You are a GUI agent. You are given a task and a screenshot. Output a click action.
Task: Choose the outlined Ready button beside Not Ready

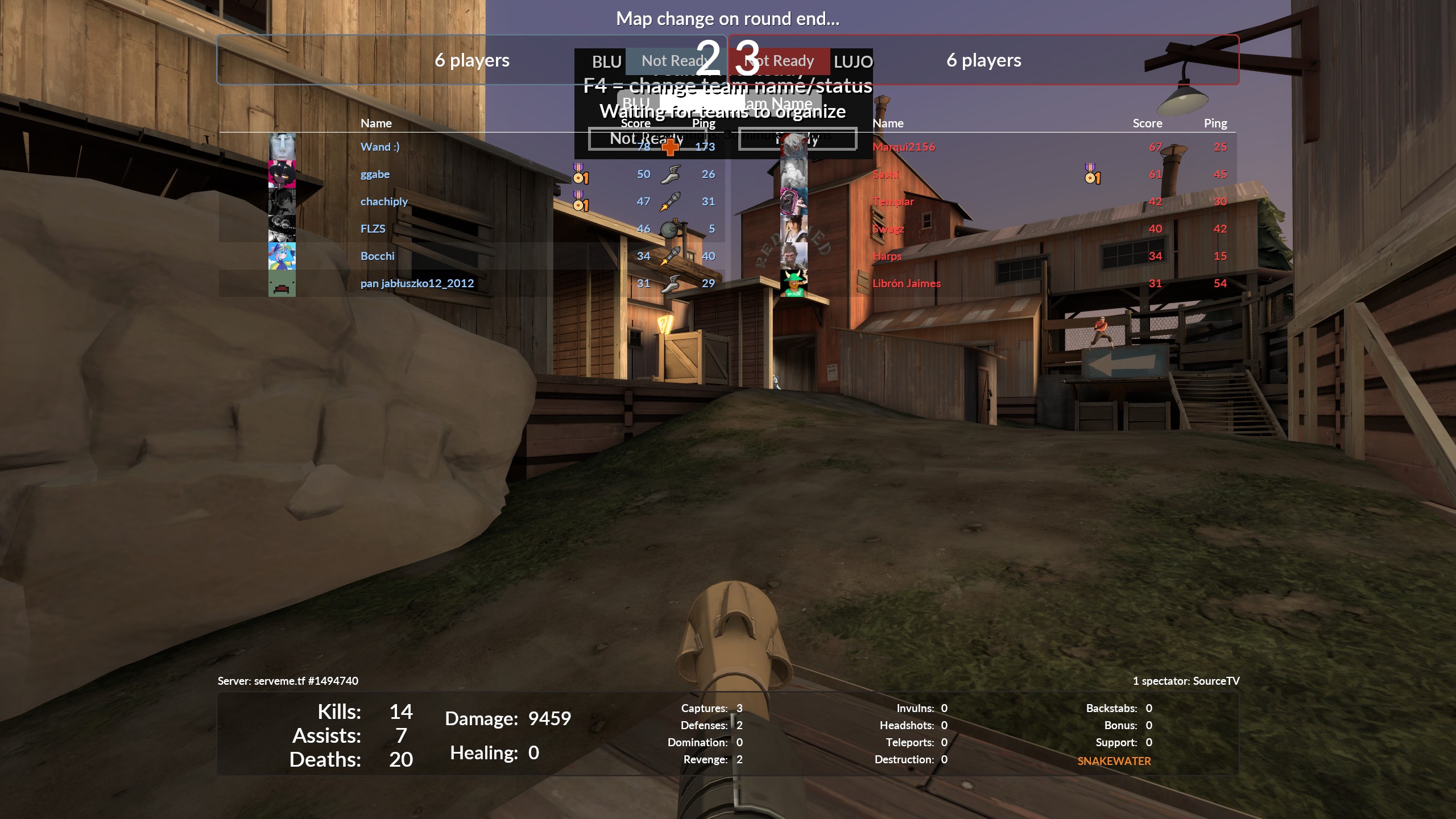pyautogui.click(x=797, y=139)
